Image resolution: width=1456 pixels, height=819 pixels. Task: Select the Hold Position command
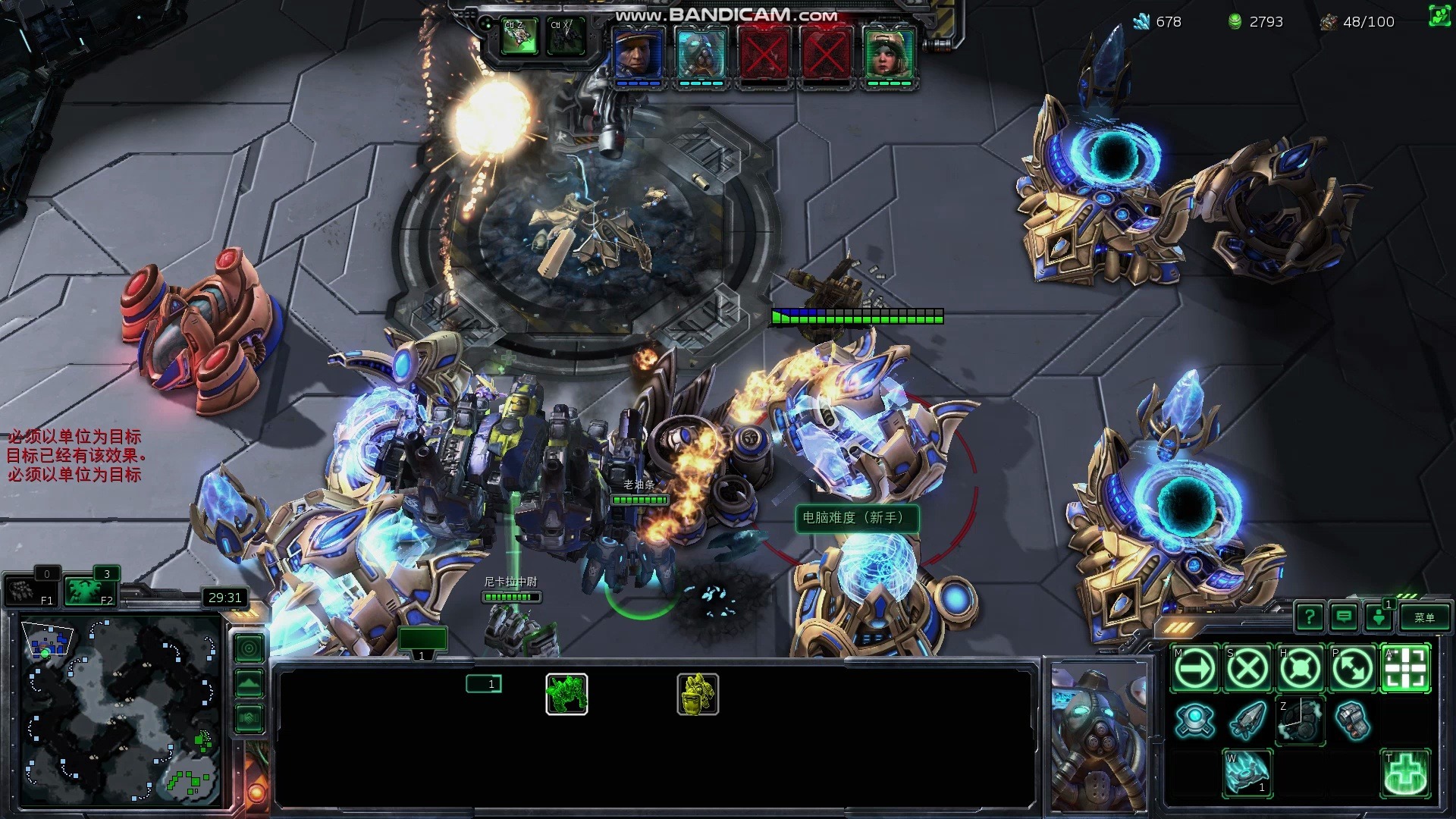point(1301,669)
